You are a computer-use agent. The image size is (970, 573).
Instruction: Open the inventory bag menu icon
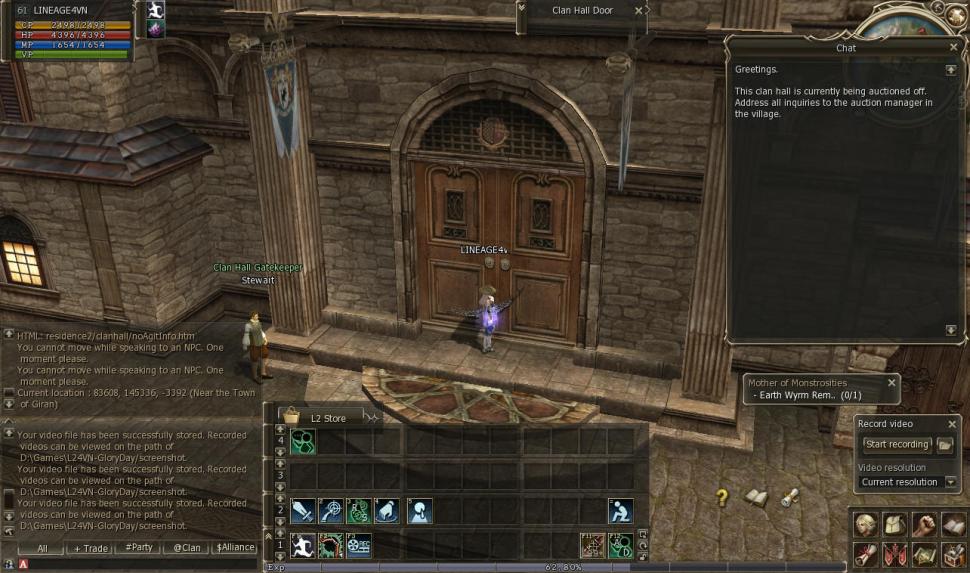point(893,525)
